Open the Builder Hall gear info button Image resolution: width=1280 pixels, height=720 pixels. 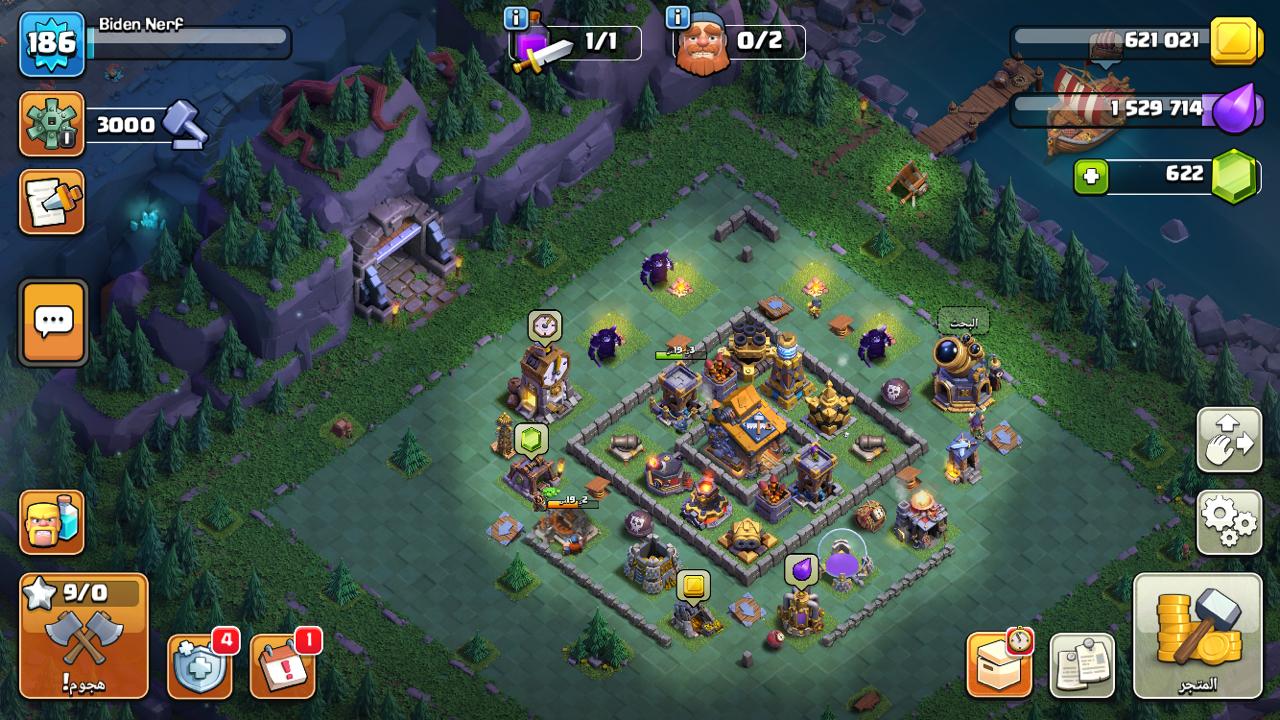pos(51,124)
